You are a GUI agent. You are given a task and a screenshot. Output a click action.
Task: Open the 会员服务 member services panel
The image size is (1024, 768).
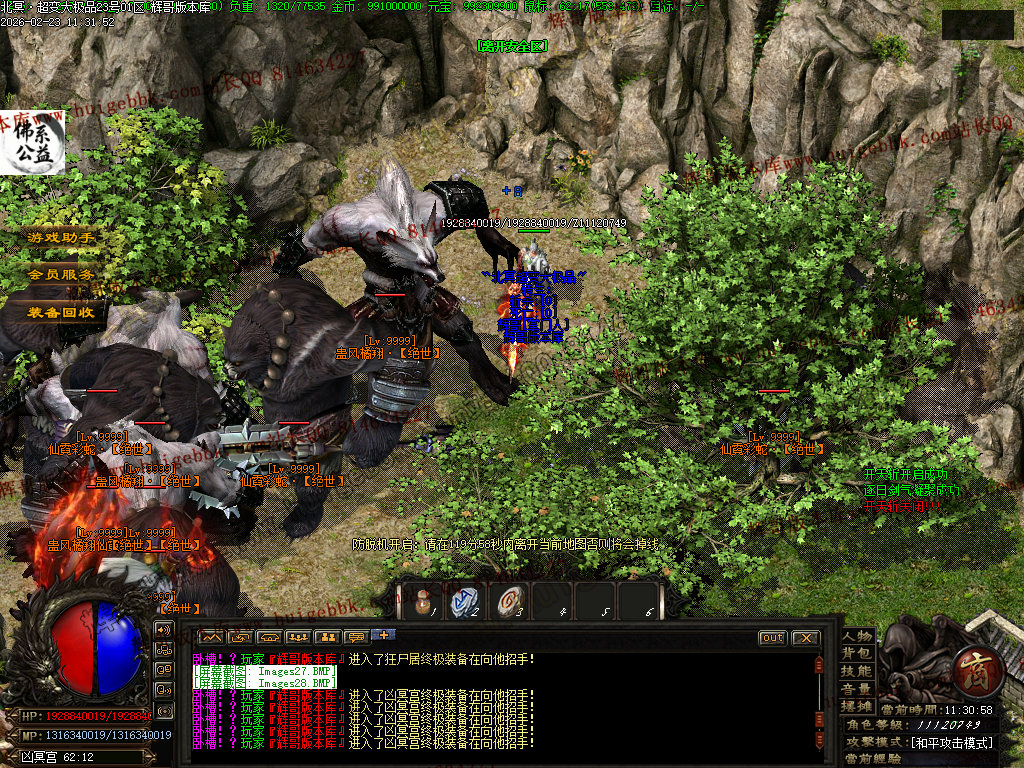tap(62, 274)
